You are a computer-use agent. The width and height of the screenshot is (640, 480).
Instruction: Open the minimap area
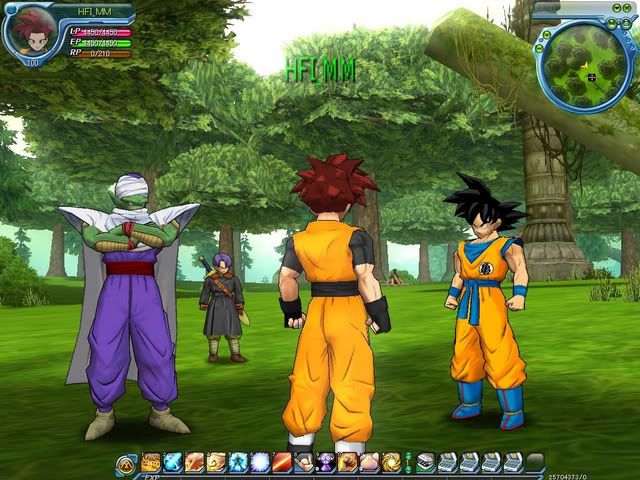pos(588,67)
